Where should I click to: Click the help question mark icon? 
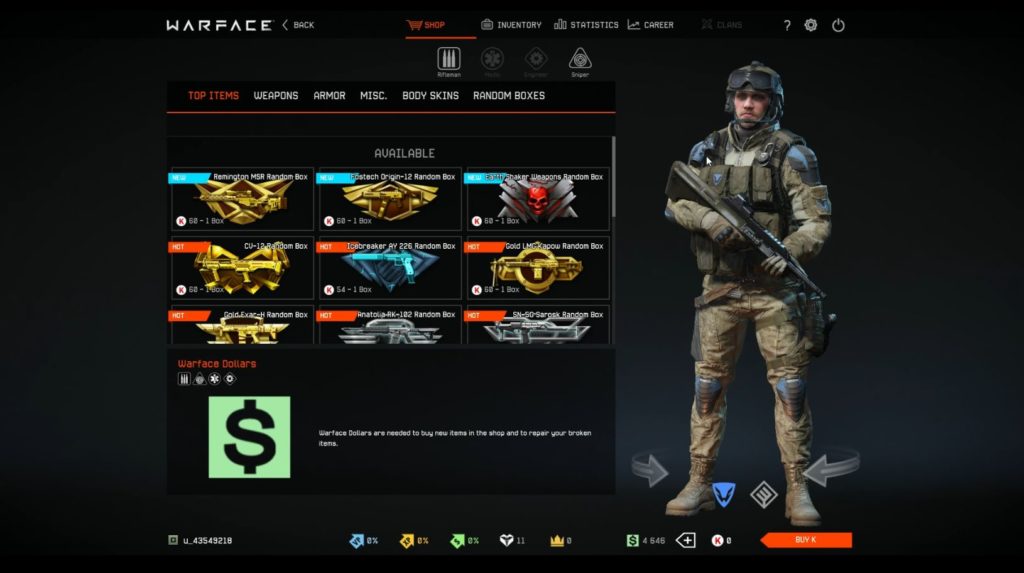pos(787,26)
